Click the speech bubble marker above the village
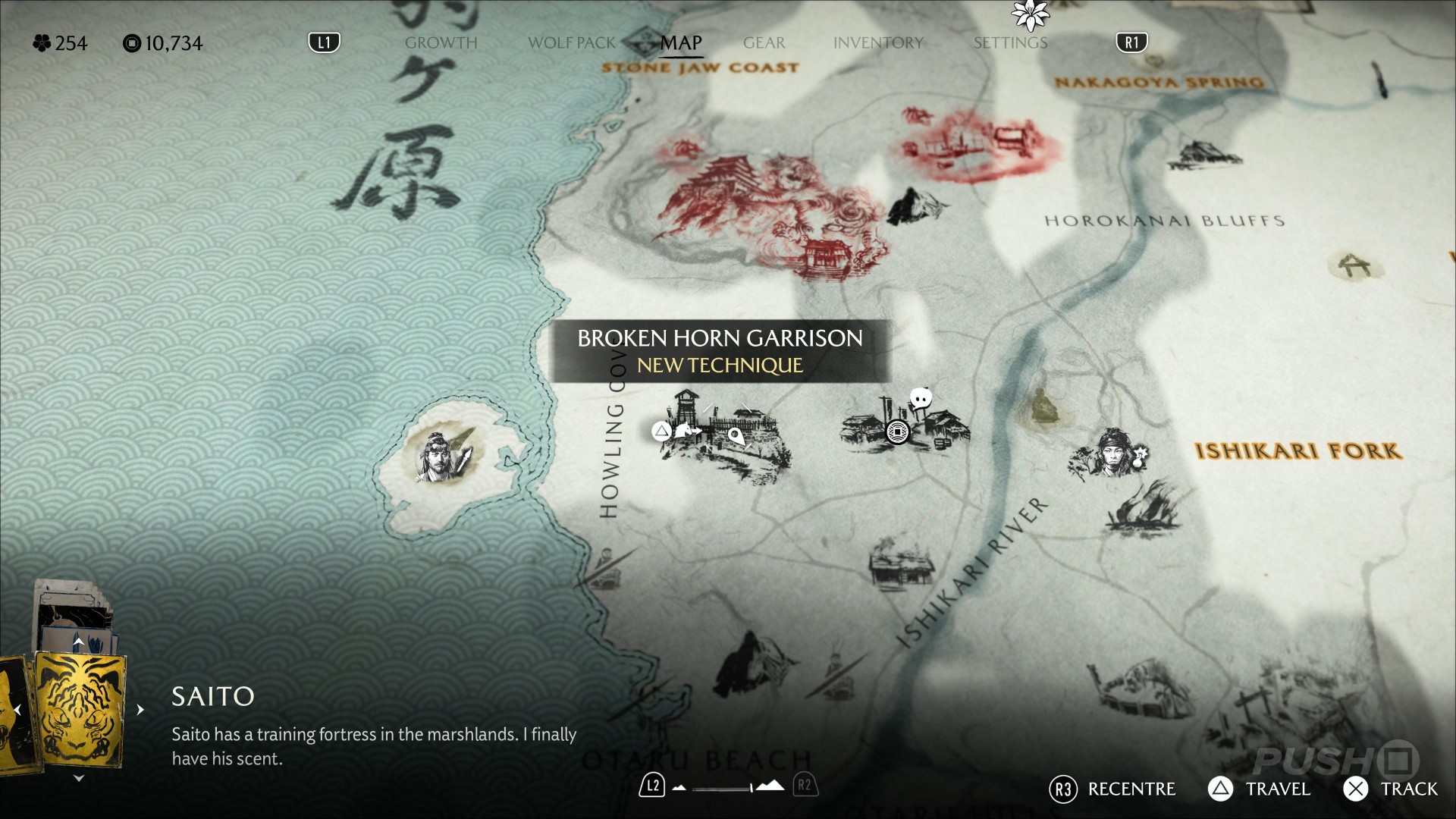1456x819 pixels. [x=921, y=398]
